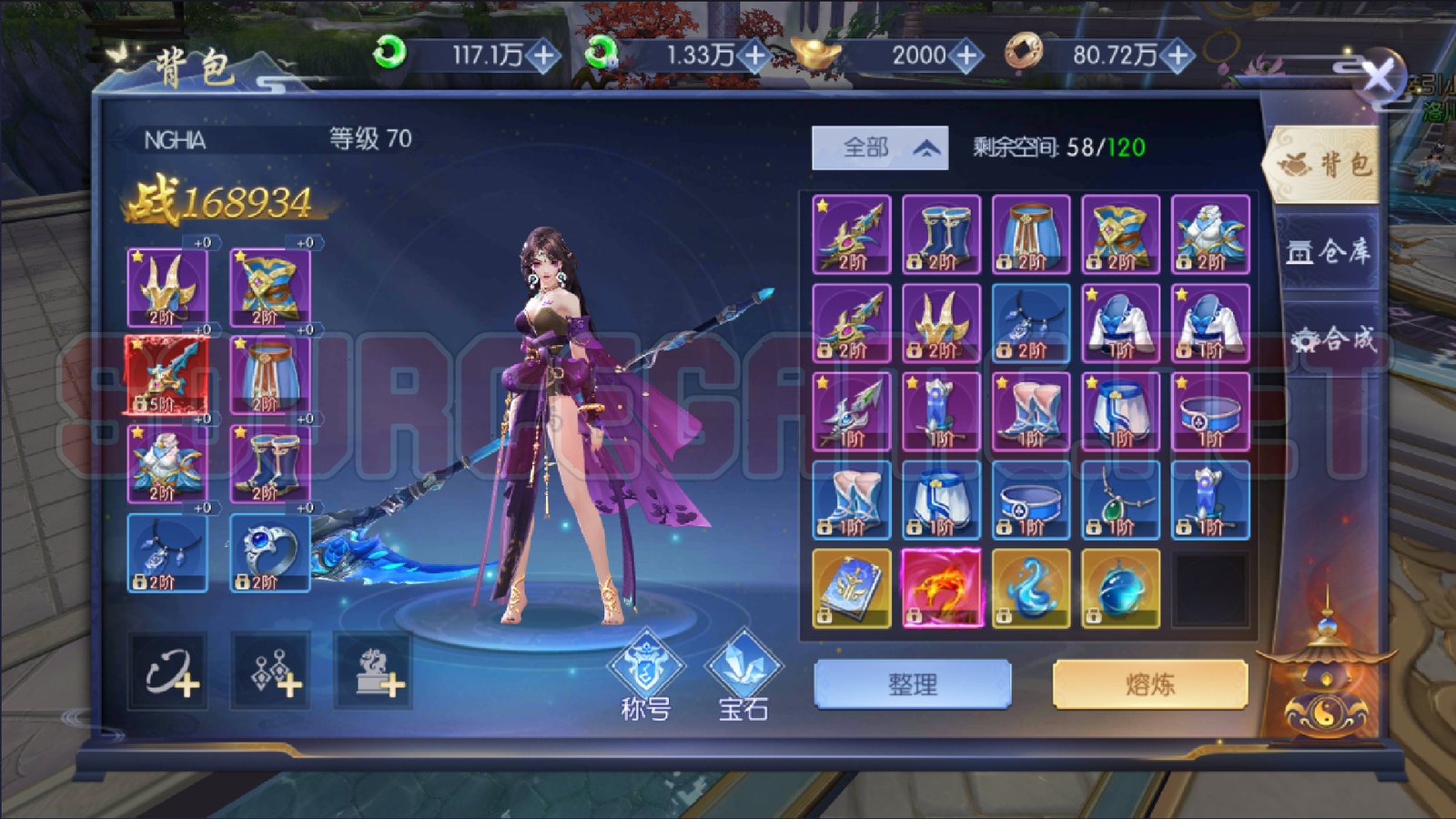Close the backpack window
The height and width of the screenshot is (819, 1456).
point(1378,78)
